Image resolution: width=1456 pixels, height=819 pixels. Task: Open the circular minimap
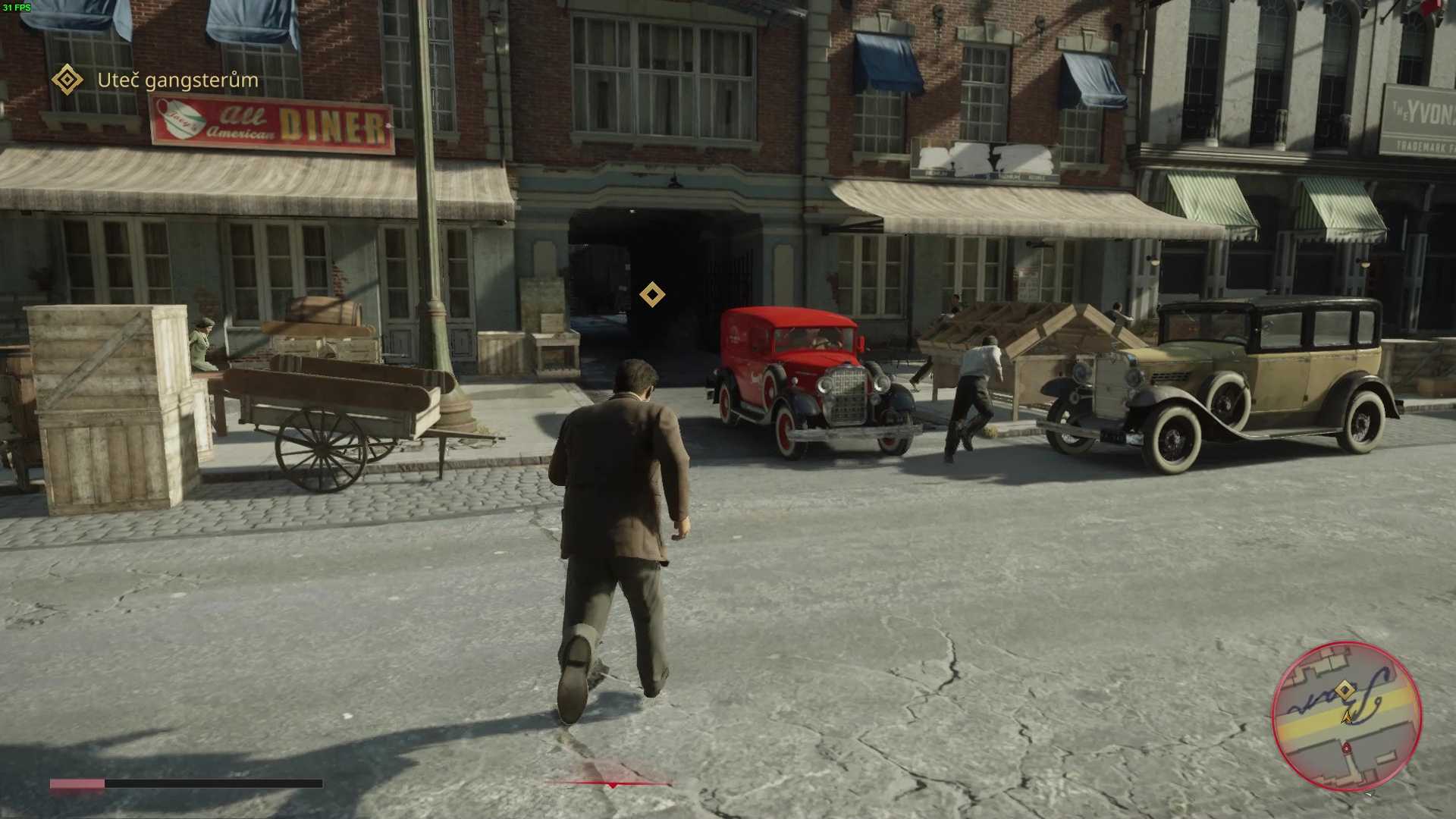(1346, 717)
